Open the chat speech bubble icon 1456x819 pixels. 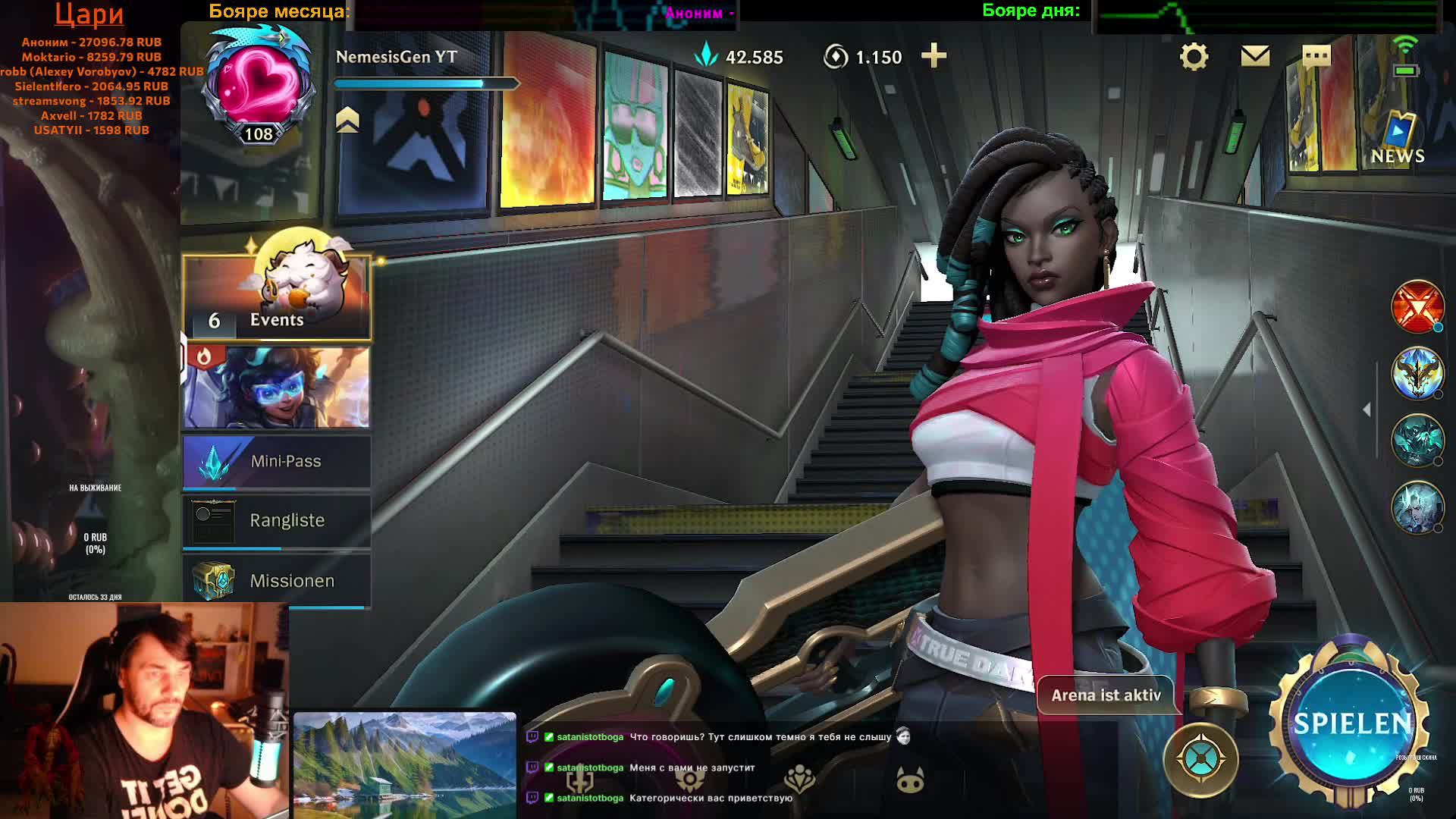tap(1316, 56)
